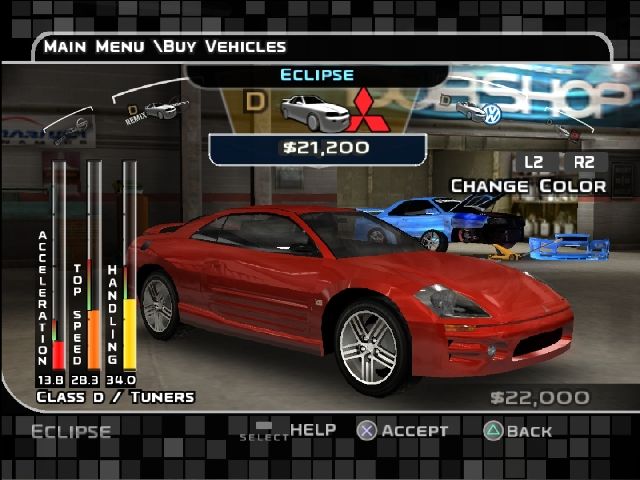Go back to the previous menu
Screen dimensions: 640x480
[517, 431]
